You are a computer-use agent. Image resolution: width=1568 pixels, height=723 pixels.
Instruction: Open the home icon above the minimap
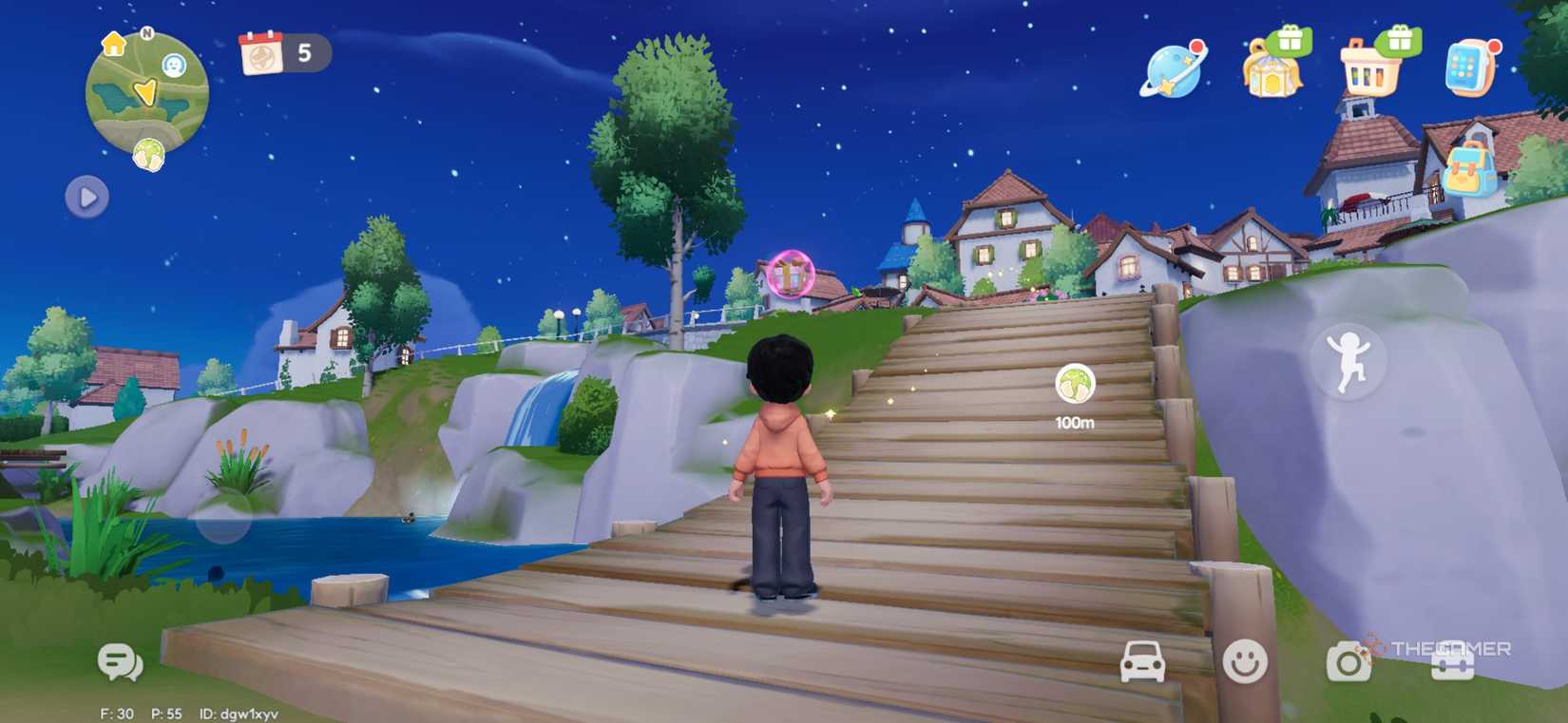(x=113, y=45)
